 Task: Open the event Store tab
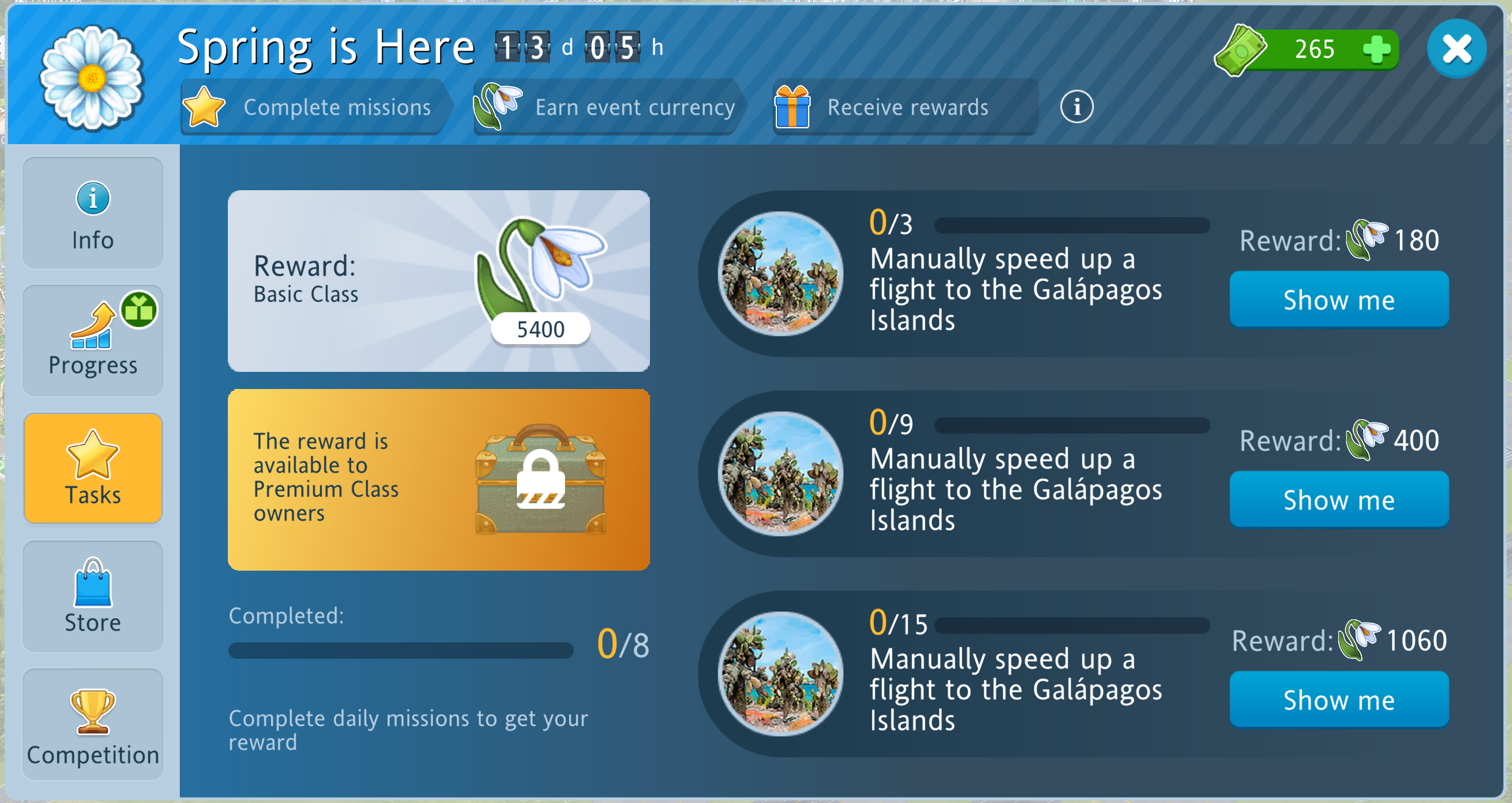(93, 596)
